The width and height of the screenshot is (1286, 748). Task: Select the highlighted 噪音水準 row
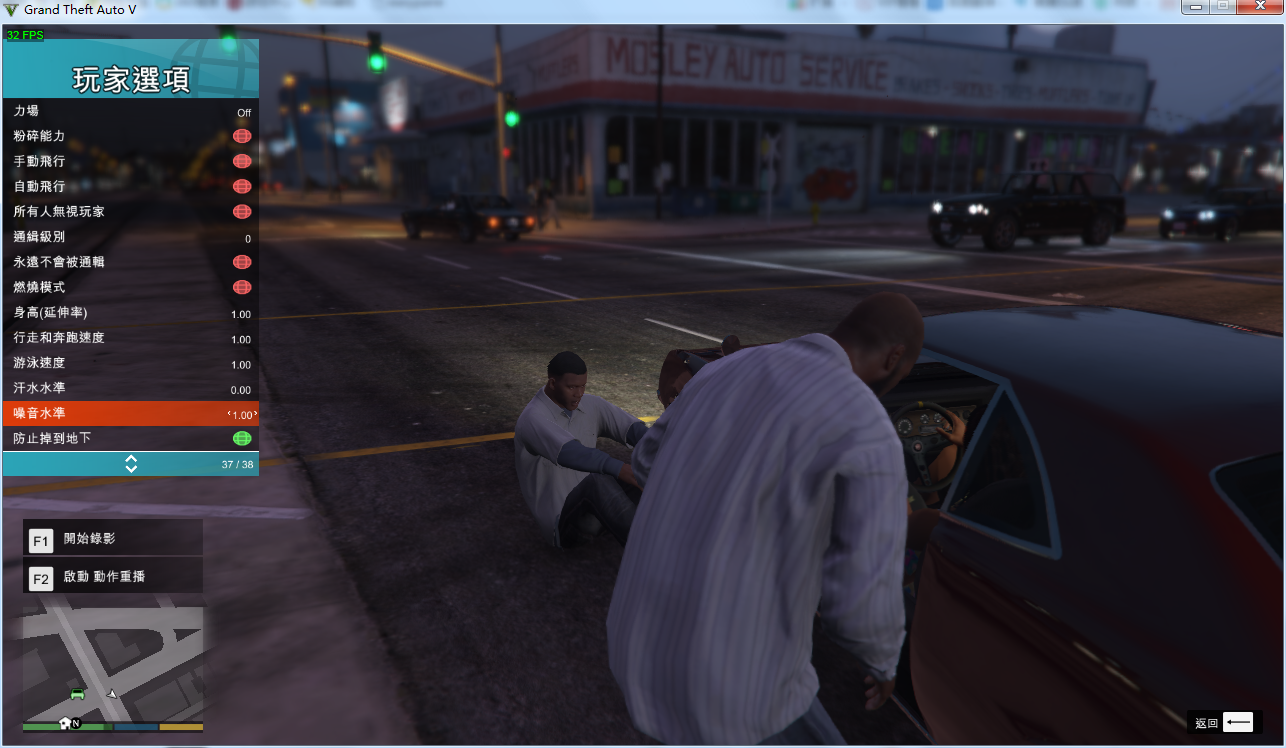[130, 413]
